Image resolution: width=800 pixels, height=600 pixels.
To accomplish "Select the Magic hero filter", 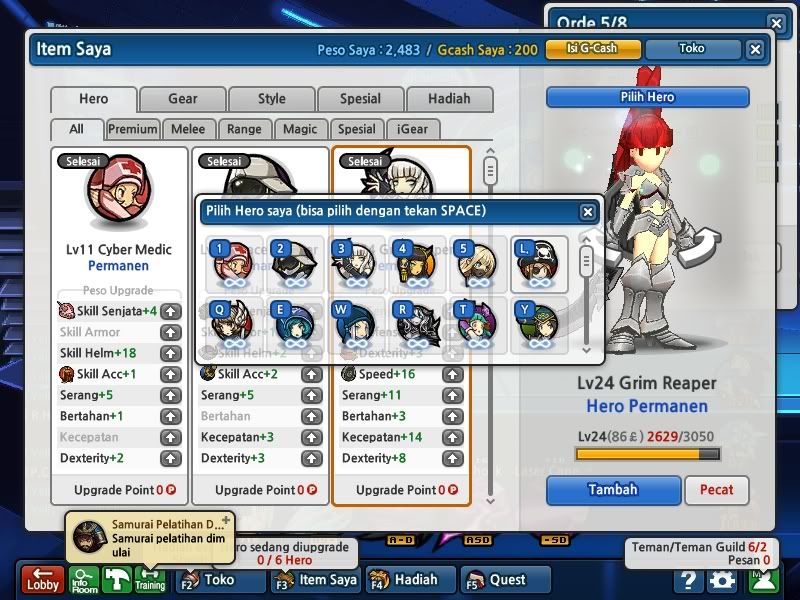I will [x=300, y=129].
